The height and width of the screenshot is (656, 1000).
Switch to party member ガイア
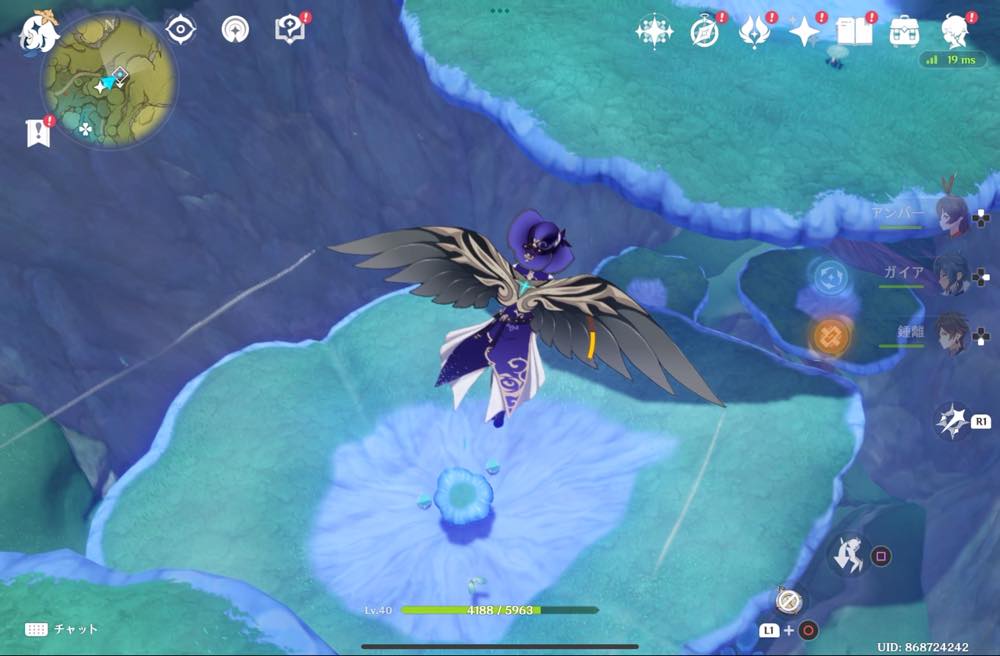(x=950, y=273)
